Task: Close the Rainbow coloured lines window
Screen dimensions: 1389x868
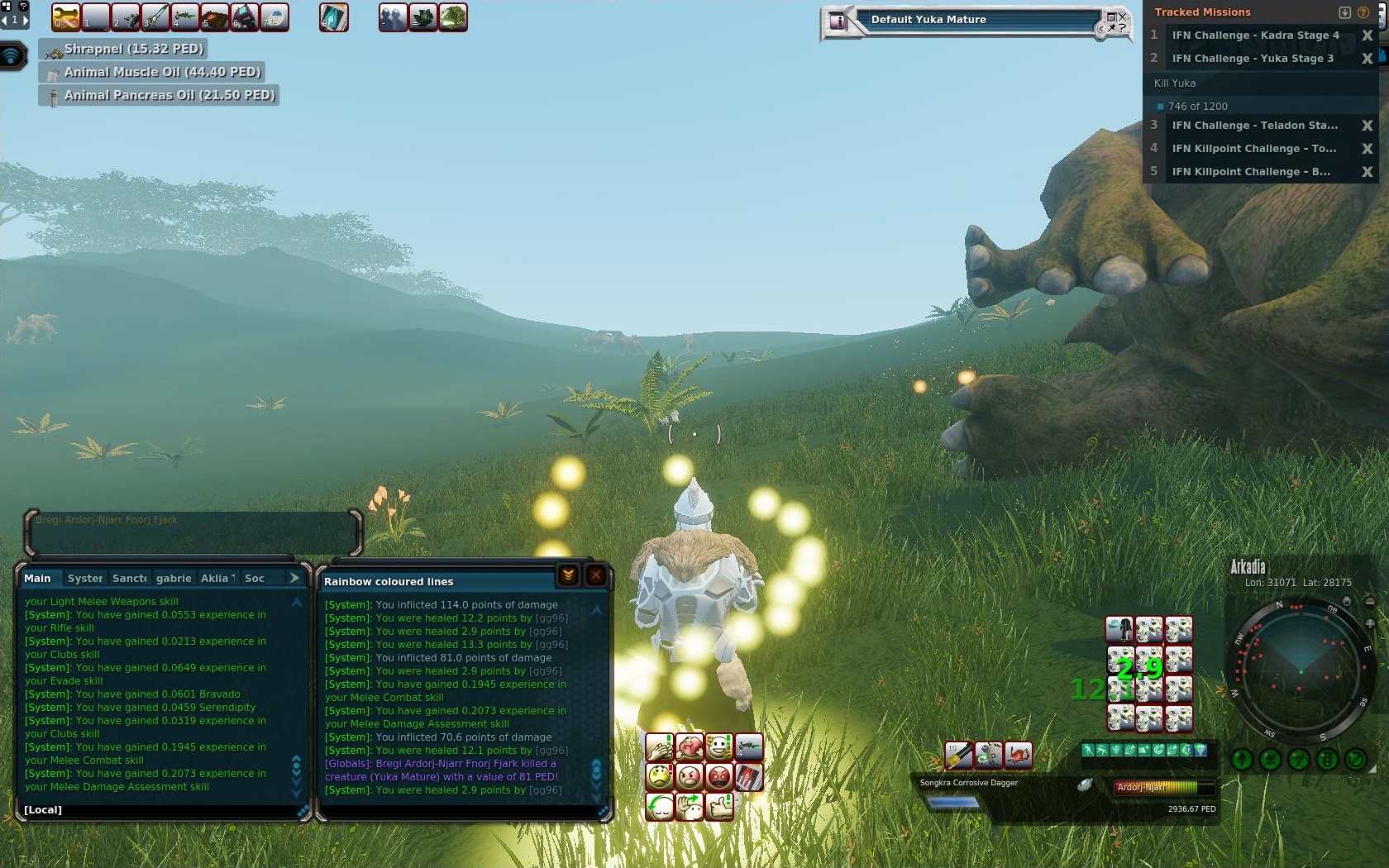Action: tap(595, 575)
